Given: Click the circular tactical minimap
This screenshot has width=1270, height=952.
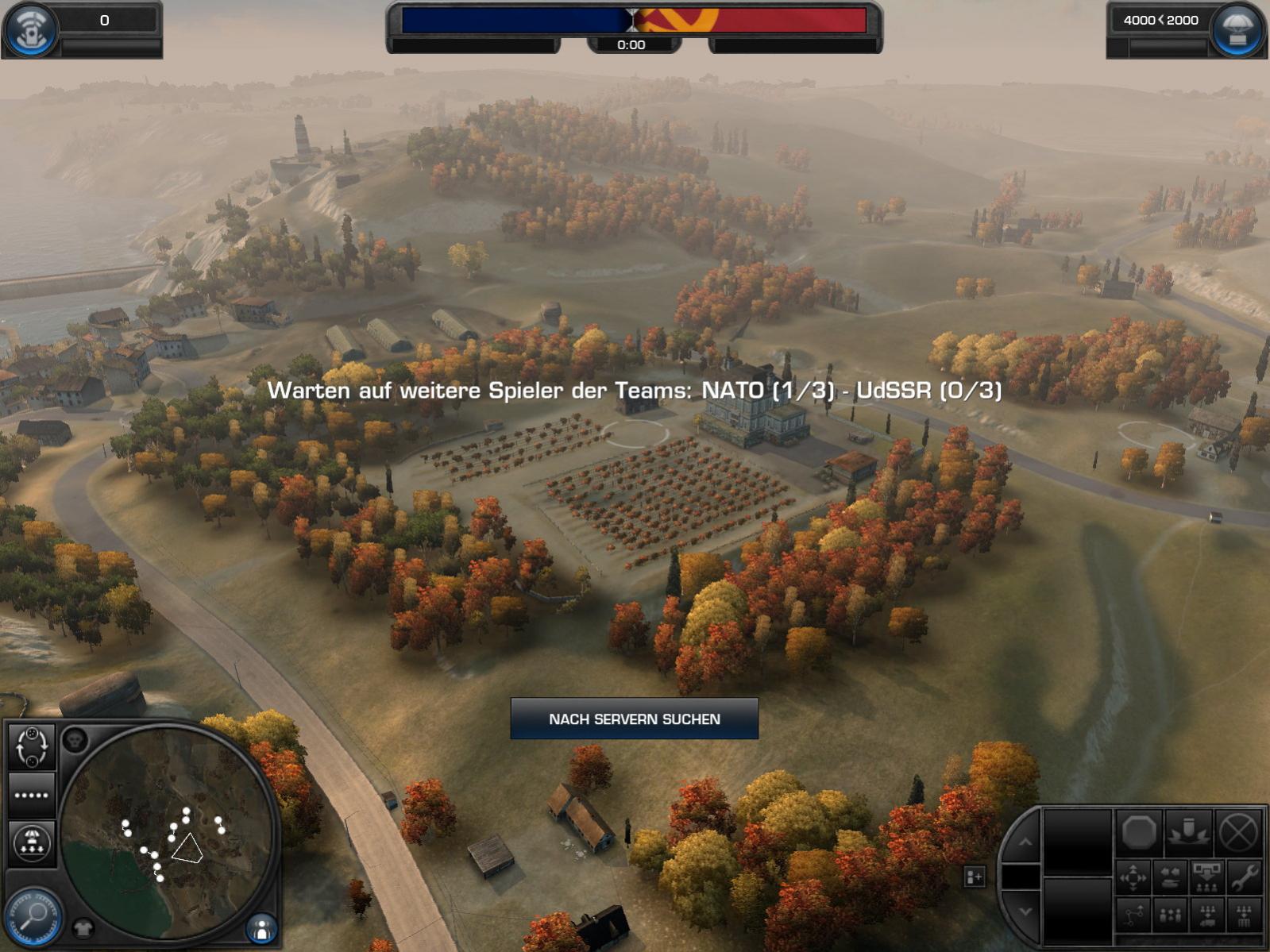Looking at the screenshot, I should pos(167,834).
